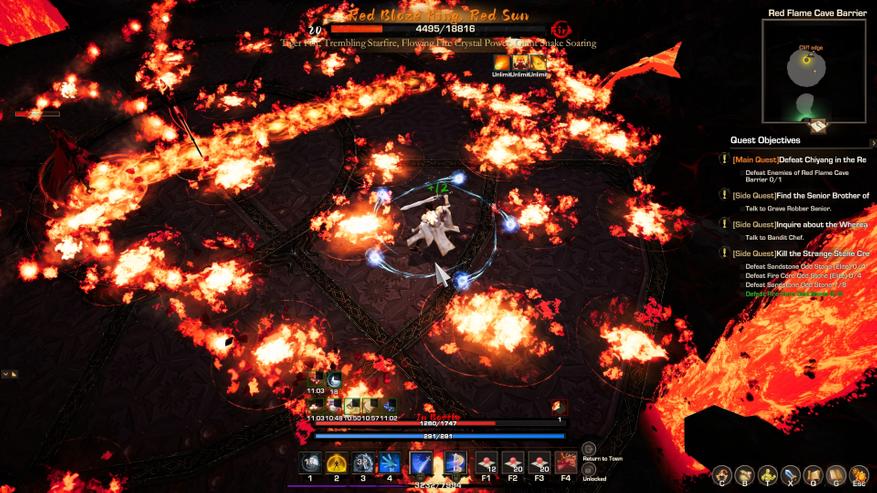Select the Defeat Chiyang main quest entry
This screenshot has width=877, height=493.
pyautogui.click(x=798, y=159)
